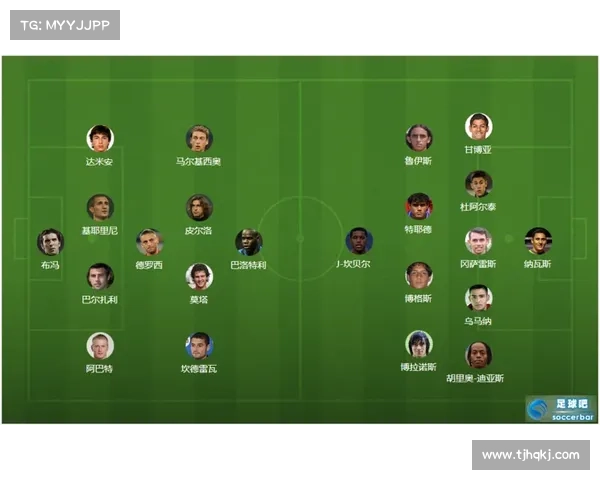
Task: Choose the 德罗西 player portrait
Action: tap(150, 242)
